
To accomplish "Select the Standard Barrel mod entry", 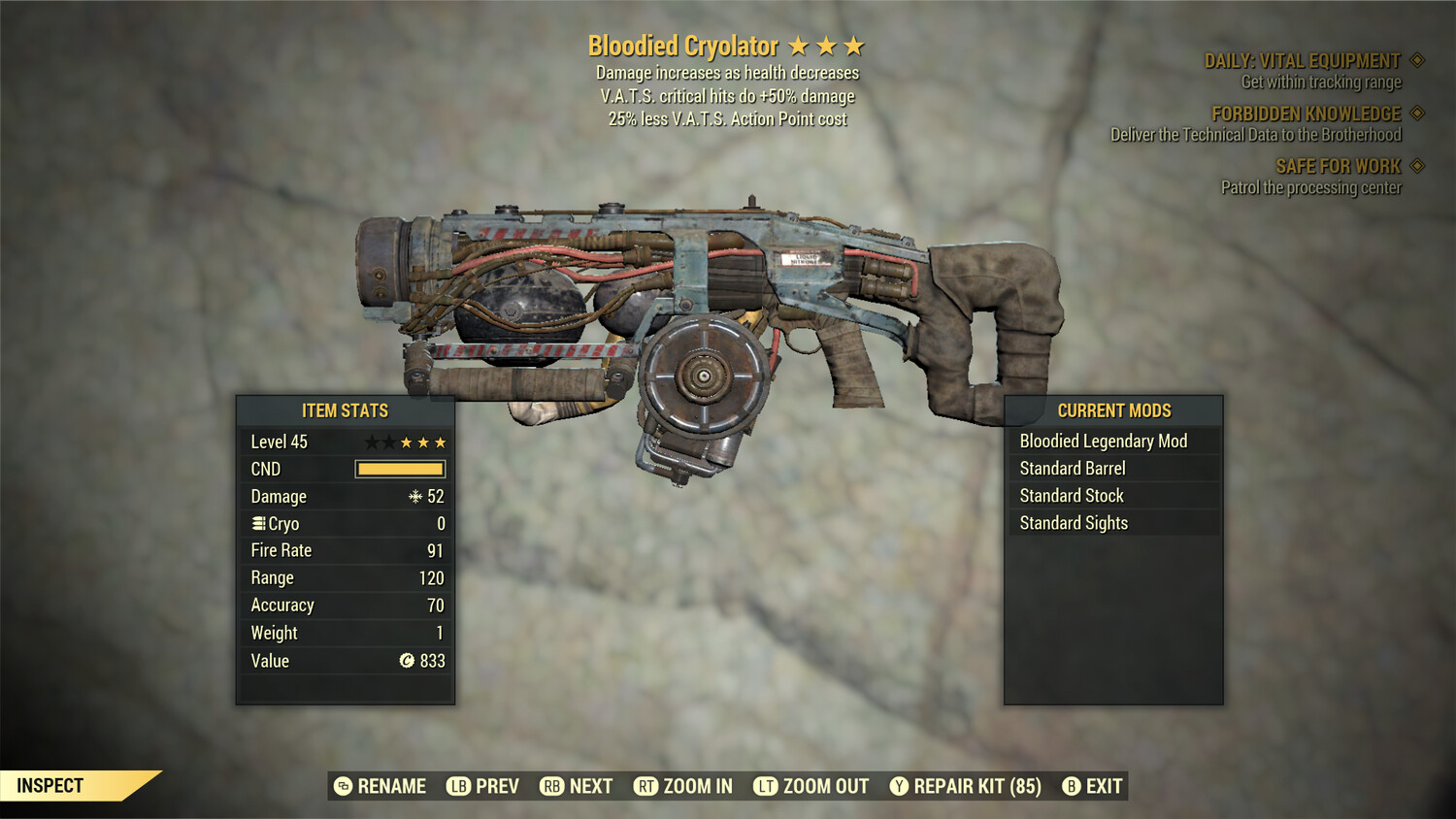I will 1071,468.
